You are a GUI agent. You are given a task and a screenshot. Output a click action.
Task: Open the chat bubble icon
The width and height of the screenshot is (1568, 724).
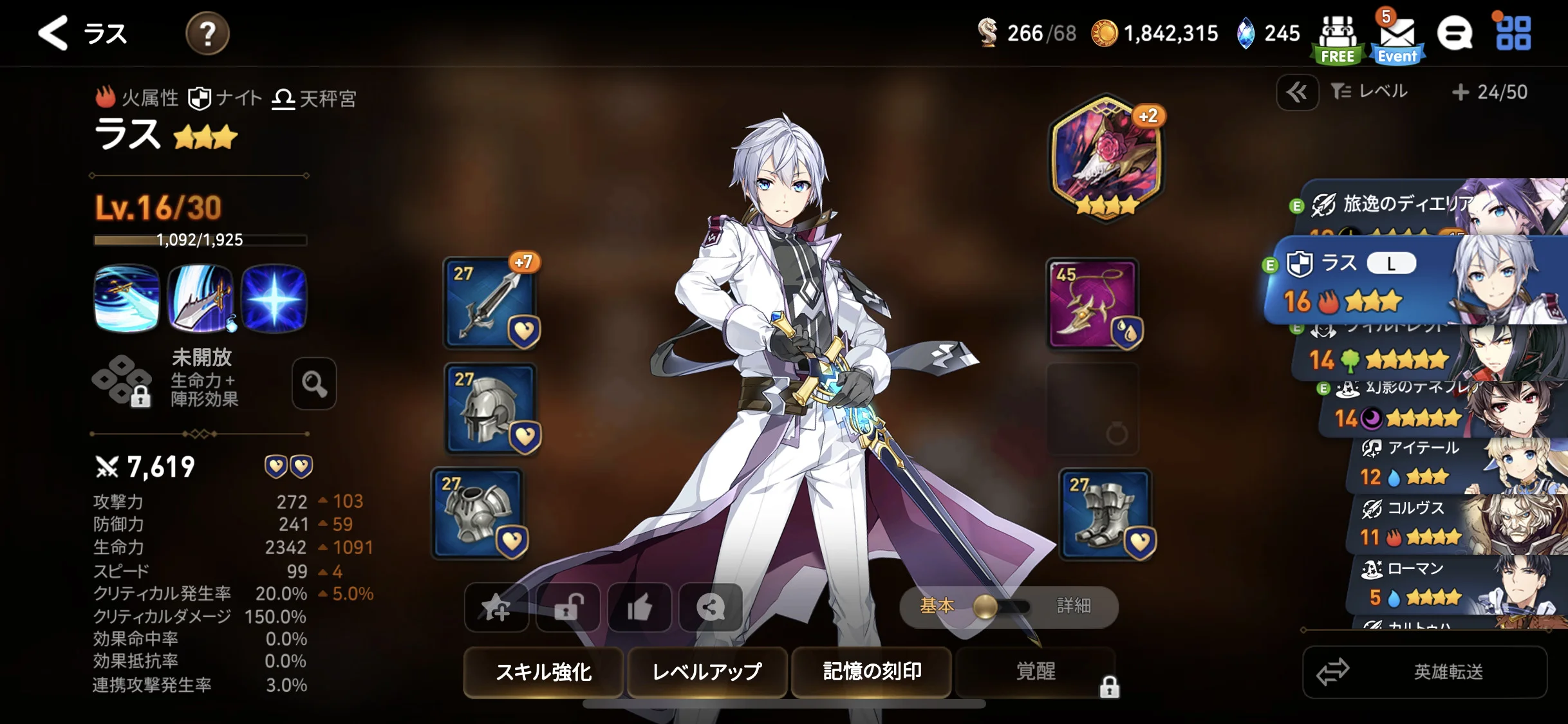click(x=1455, y=33)
